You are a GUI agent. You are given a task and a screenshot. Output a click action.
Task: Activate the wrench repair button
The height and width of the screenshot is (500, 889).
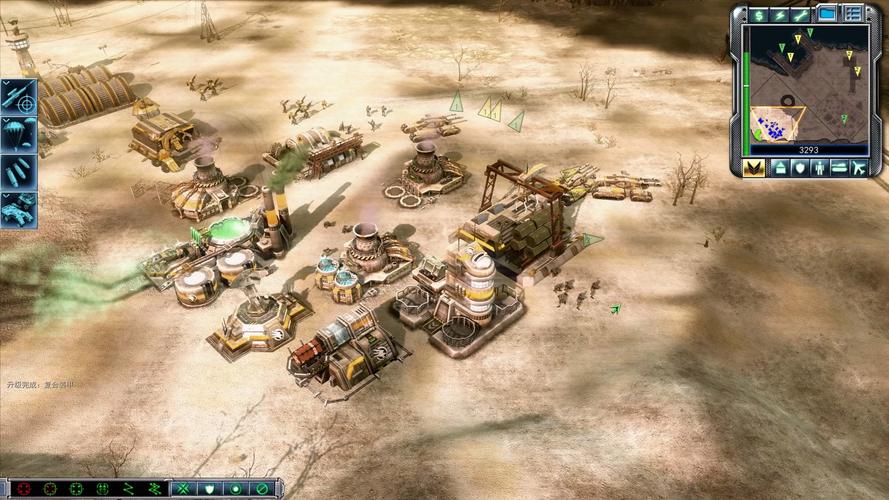click(x=802, y=15)
